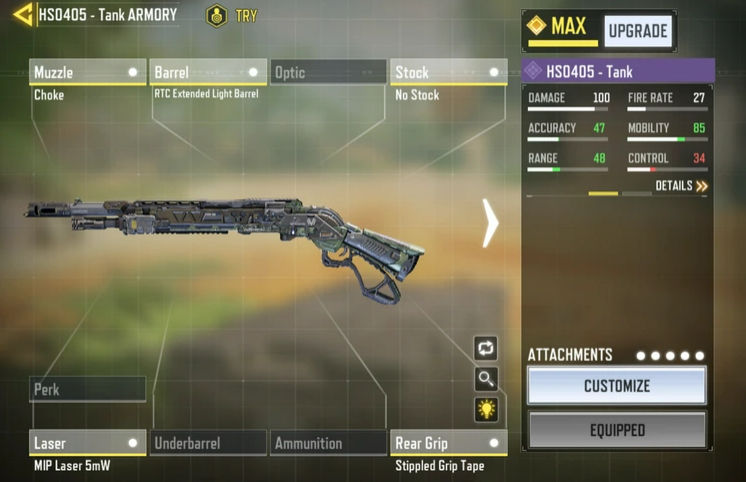
Task: Open the Stock attachment slot
Action: 448,72
